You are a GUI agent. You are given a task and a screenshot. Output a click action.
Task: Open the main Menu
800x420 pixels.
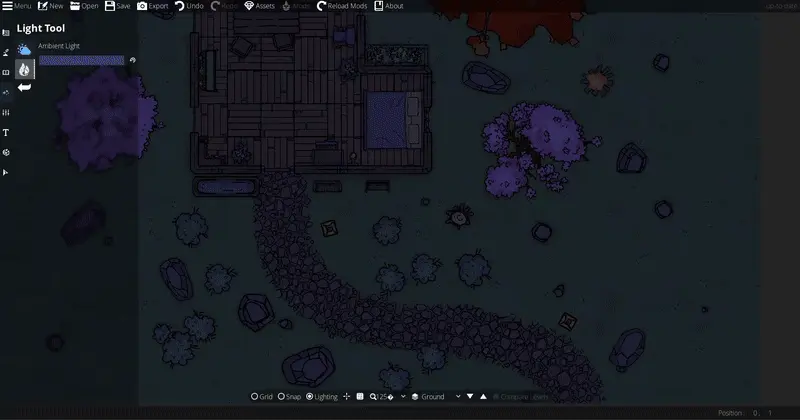point(17,6)
